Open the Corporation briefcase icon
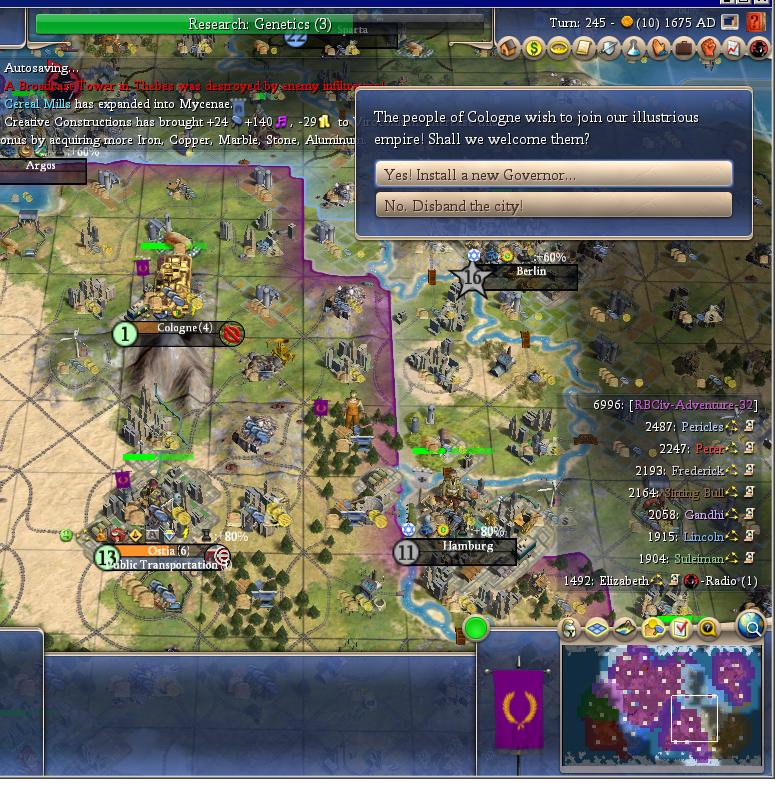The image size is (775, 791). (684, 47)
